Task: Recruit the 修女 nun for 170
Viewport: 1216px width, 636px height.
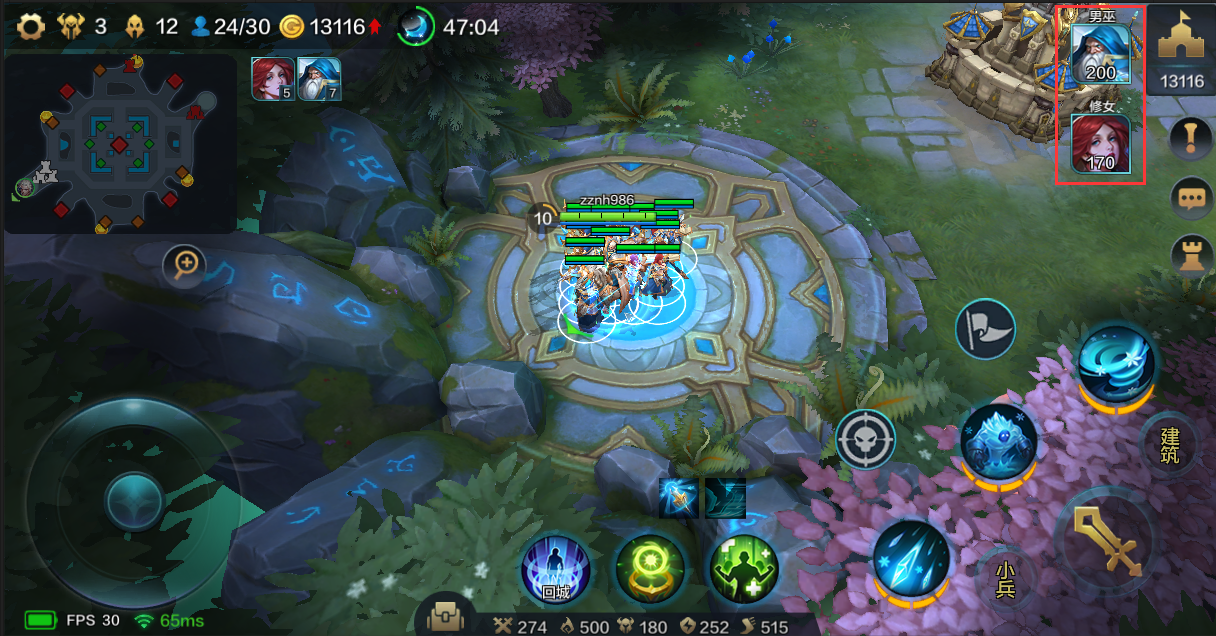Action: pyautogui.click(x=1100, y=143)
